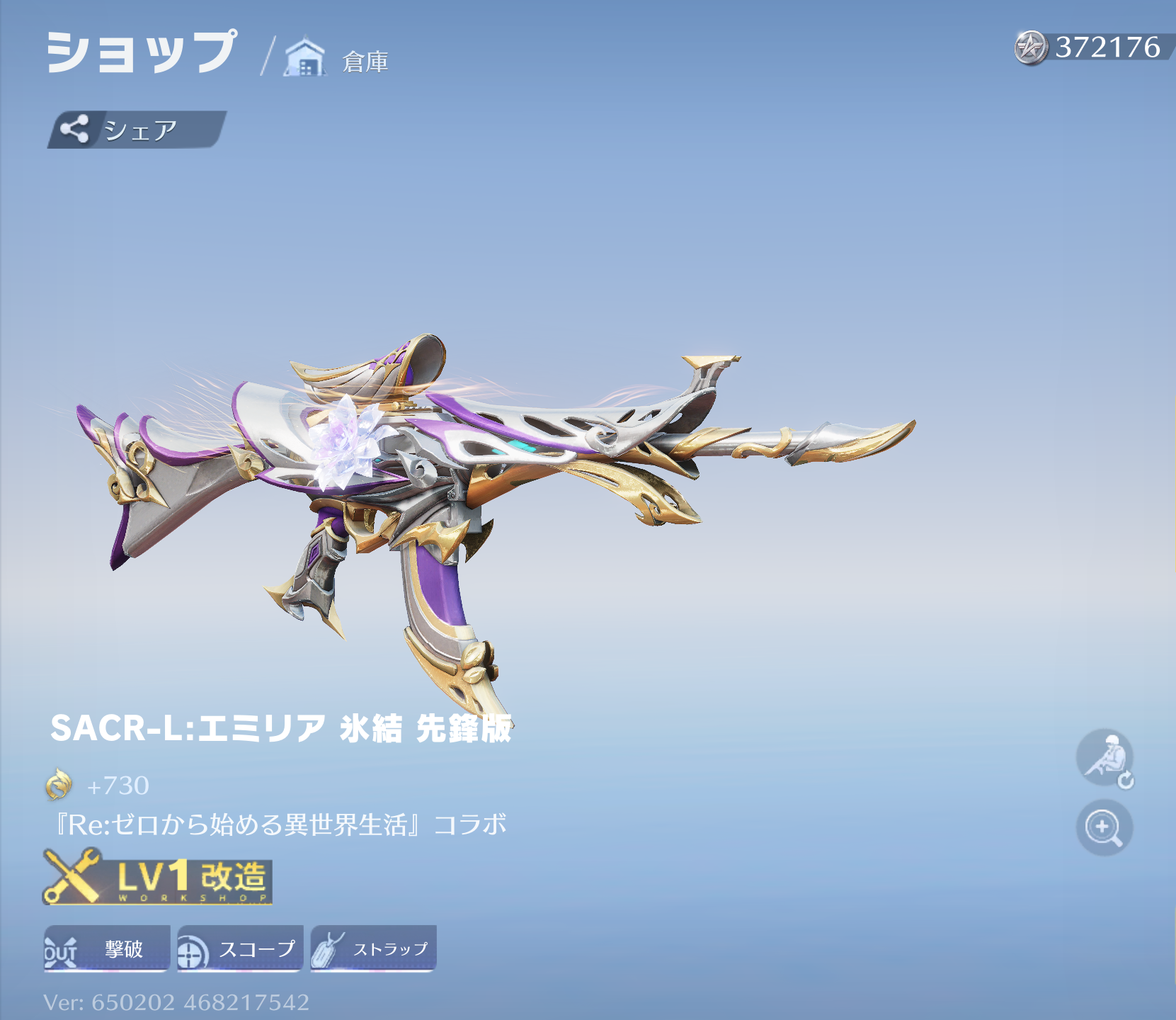Tap the シェア share button
Screen dimensions: 1176x1020
[x=136, y=130]
